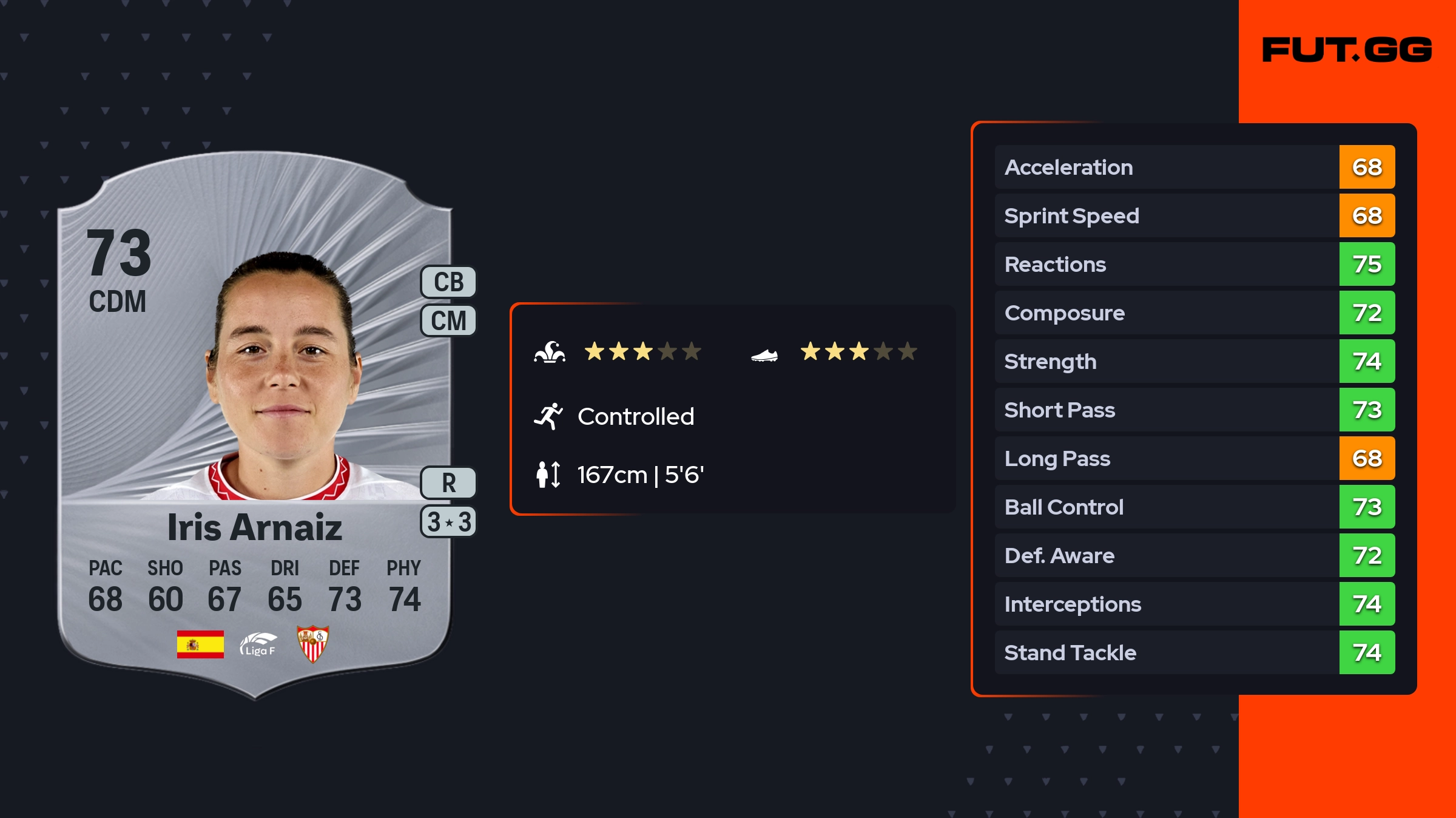Click the Strength stat row
This screenshot has height=818, width=1456.
click(1194, 361)
